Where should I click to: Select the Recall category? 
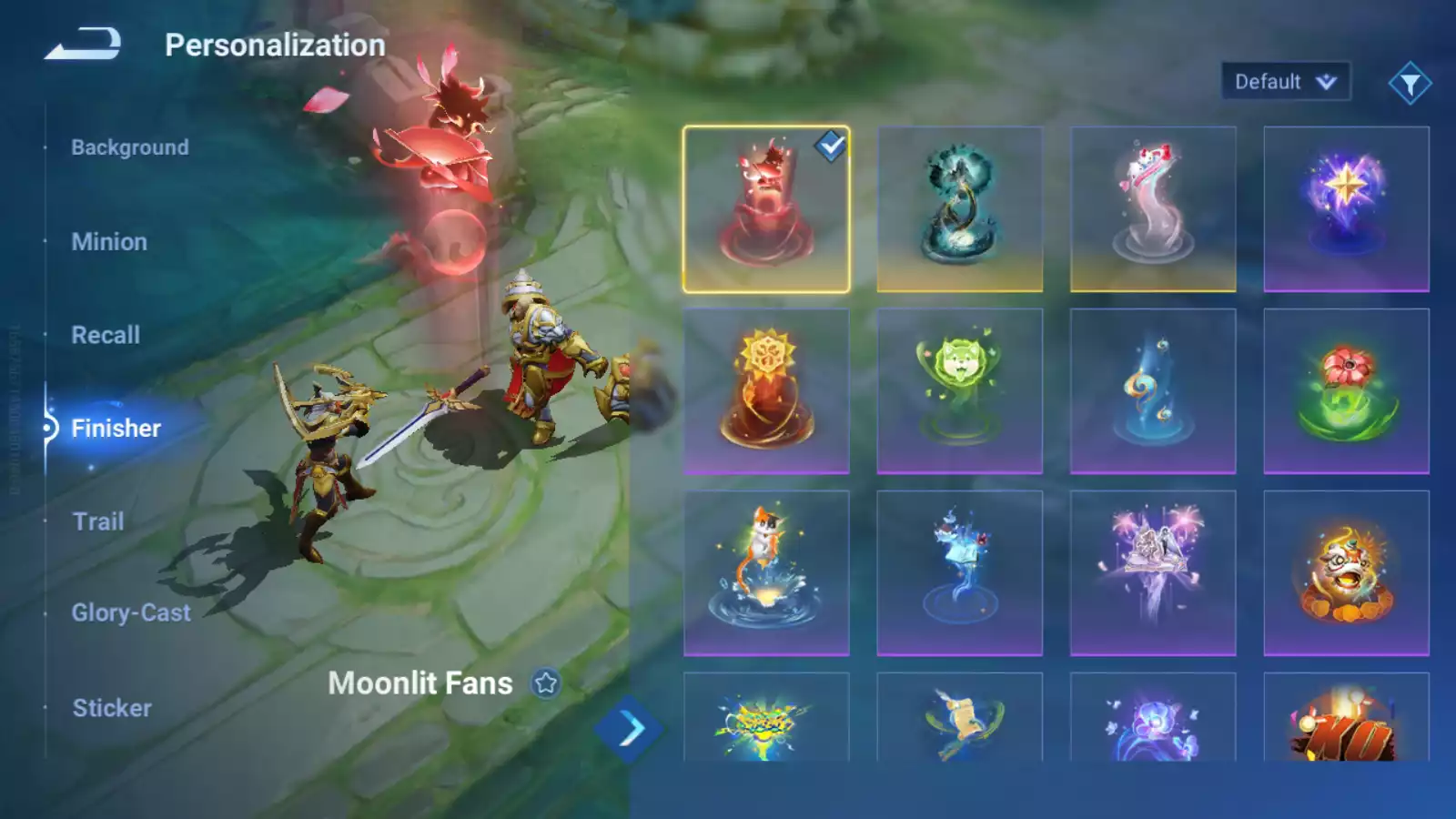click(x=106, y=335)
